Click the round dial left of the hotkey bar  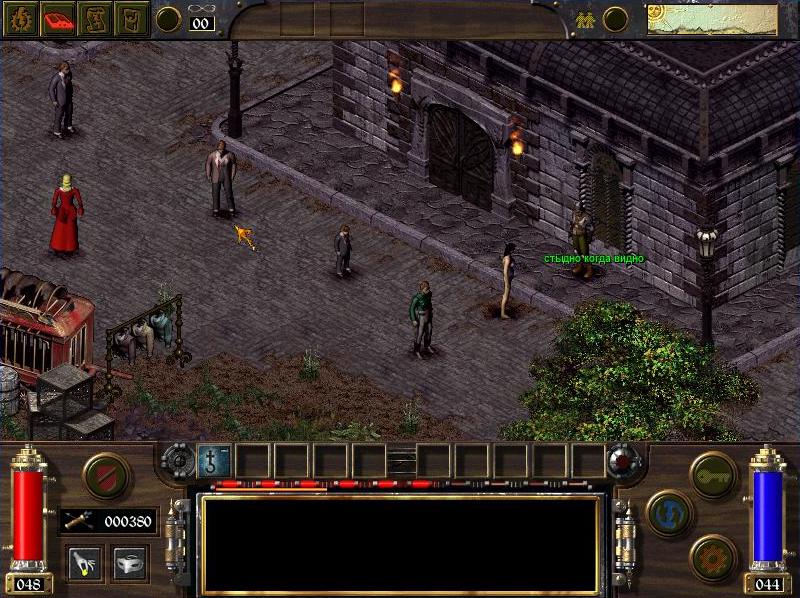177,460
